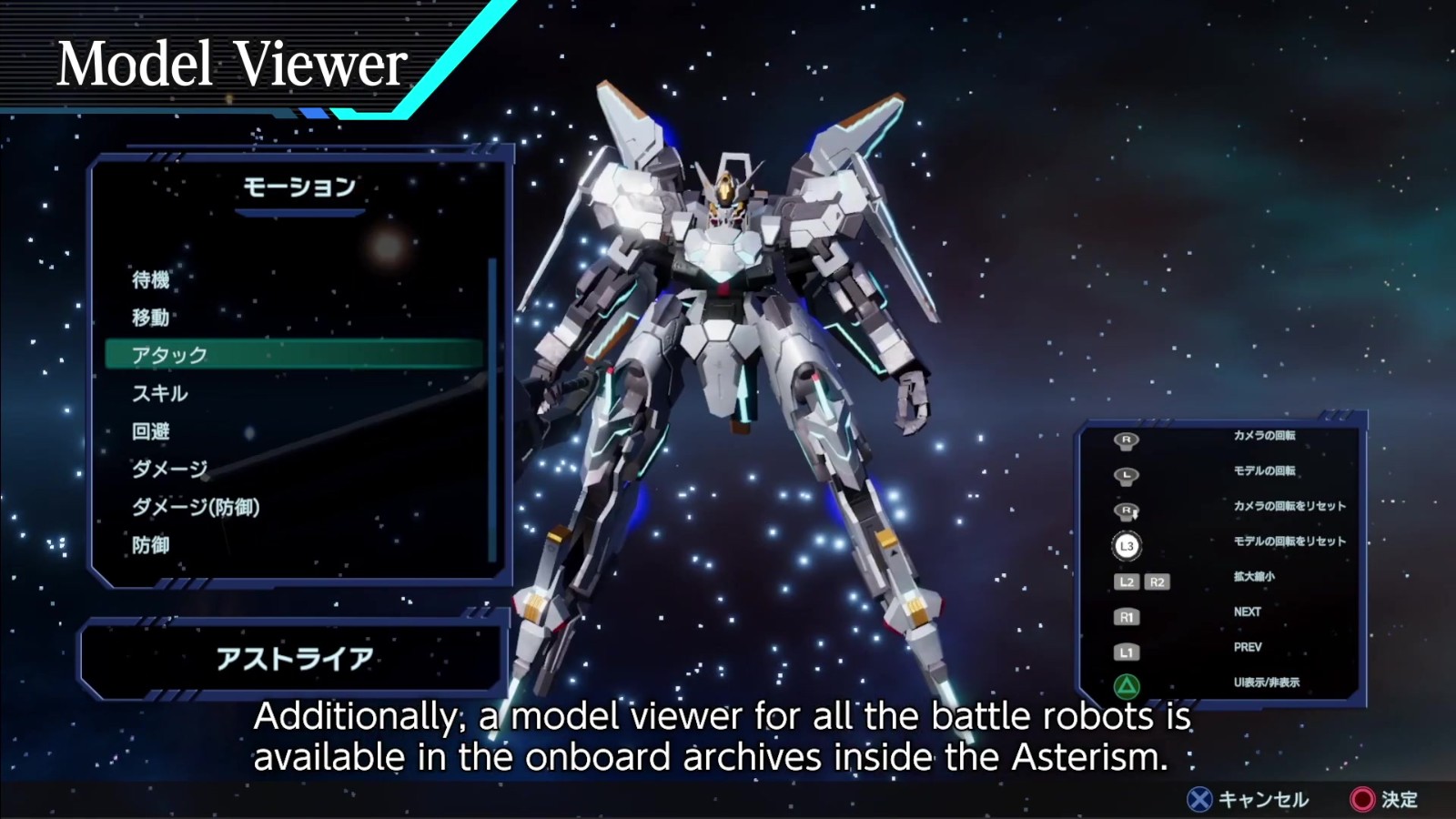
Task: Choose the 移動 motion entry
Action: point(151,318)
